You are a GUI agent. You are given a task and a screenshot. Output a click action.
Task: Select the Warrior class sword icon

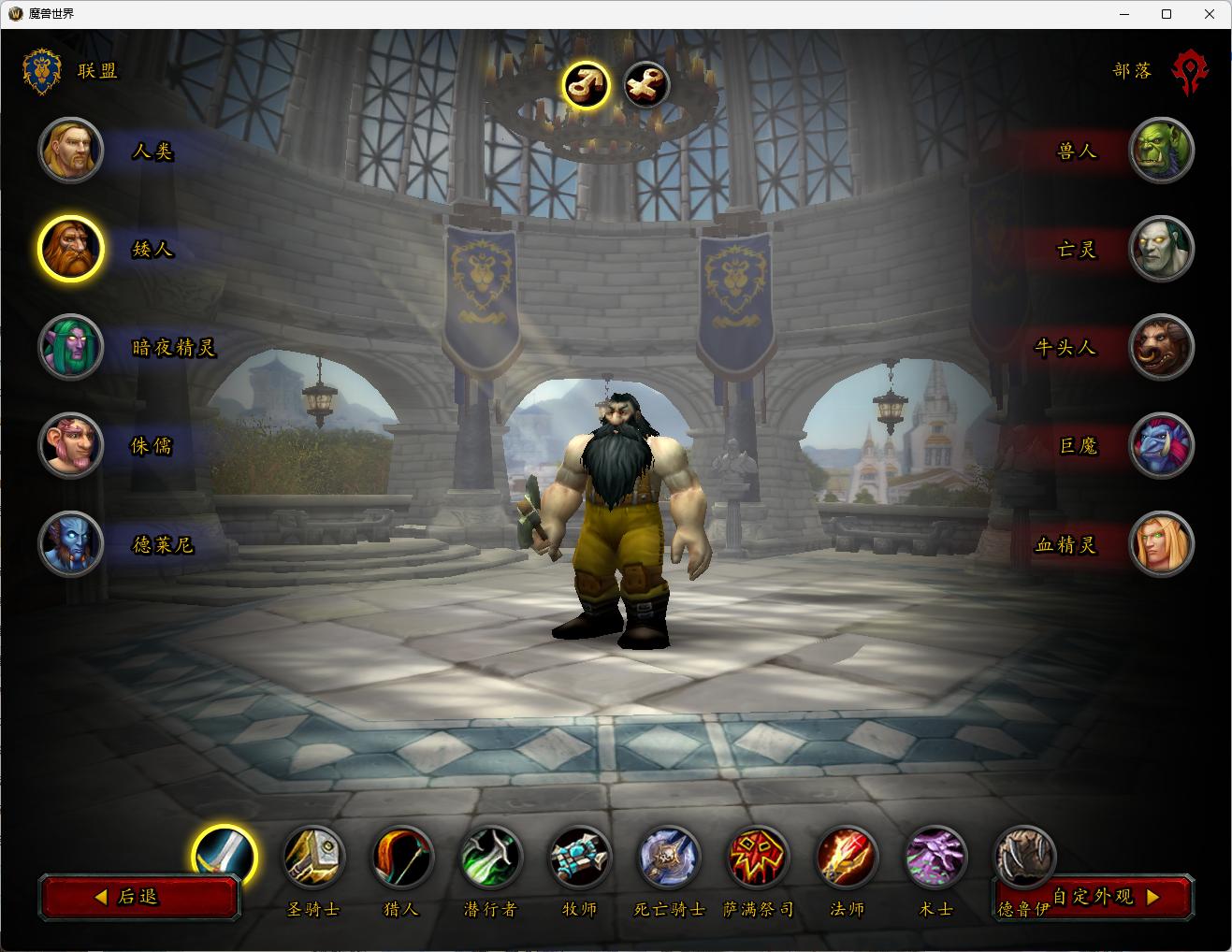coord(225,855)
